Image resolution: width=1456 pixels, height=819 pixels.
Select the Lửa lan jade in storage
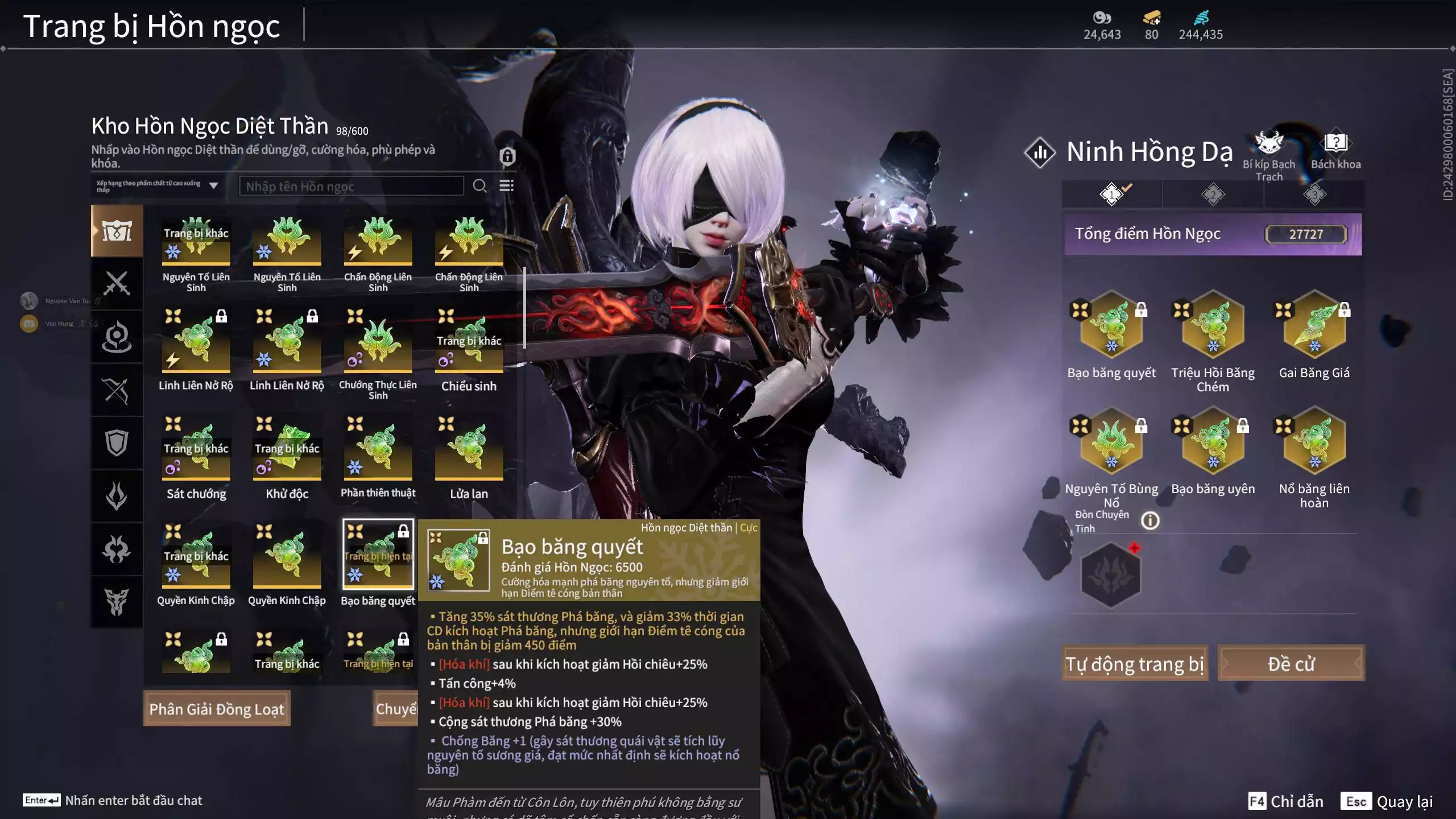[469, 449]
